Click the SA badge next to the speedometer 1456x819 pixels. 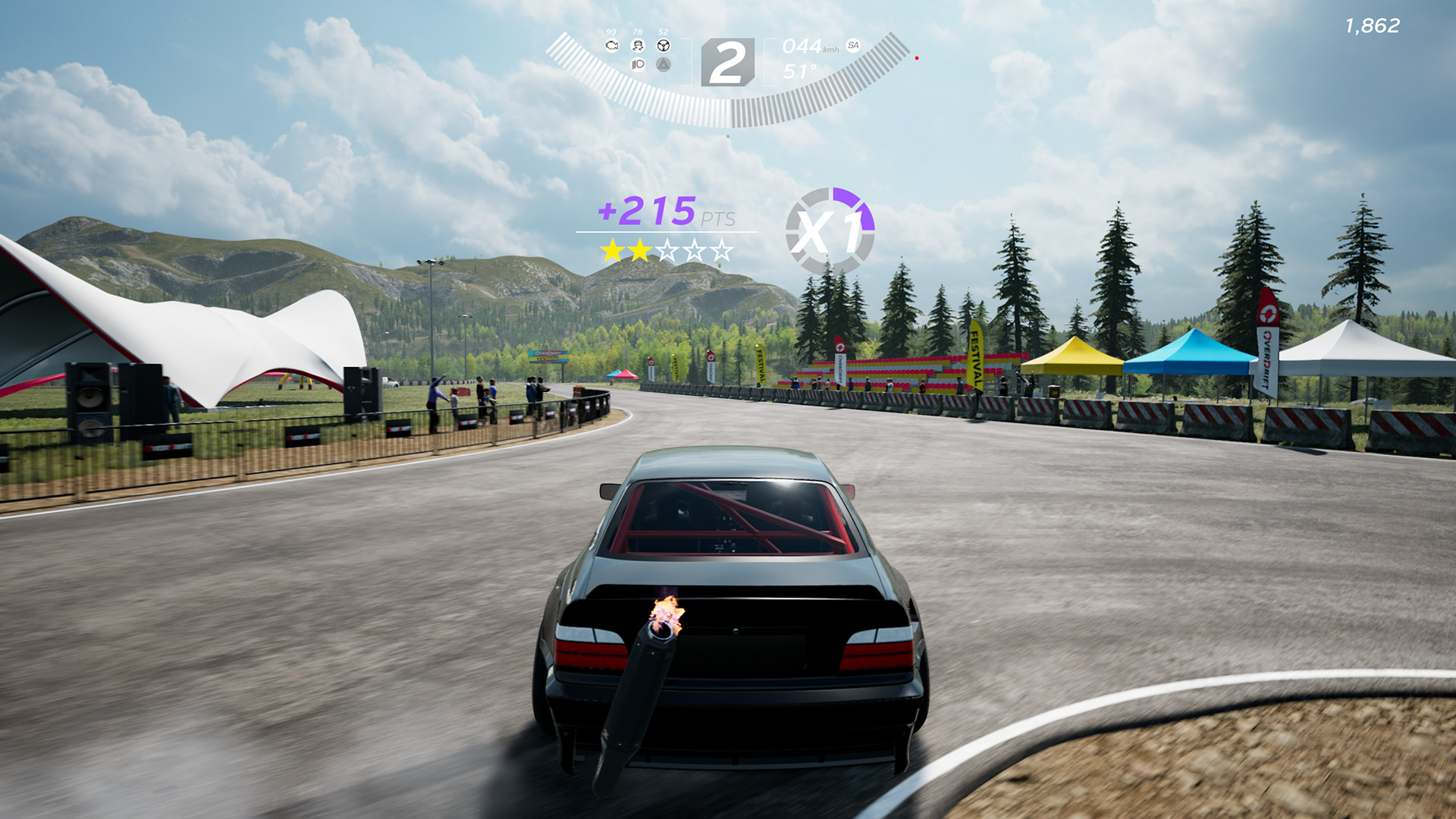[853, 46]
